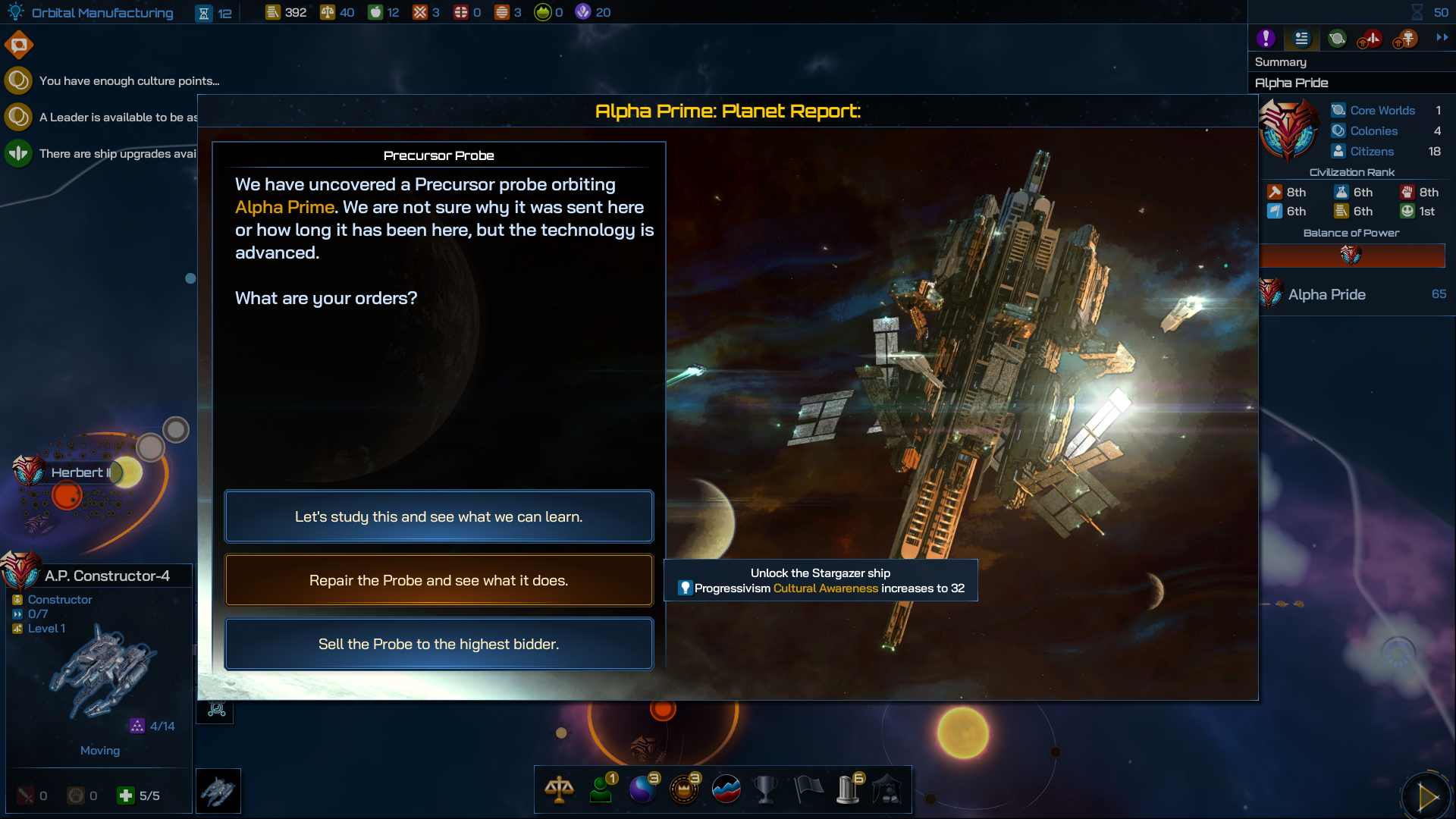The height and width of the screenshot is (819, 1456).
Task: Open the green citizen leaders screen
Action: [601, 789]
